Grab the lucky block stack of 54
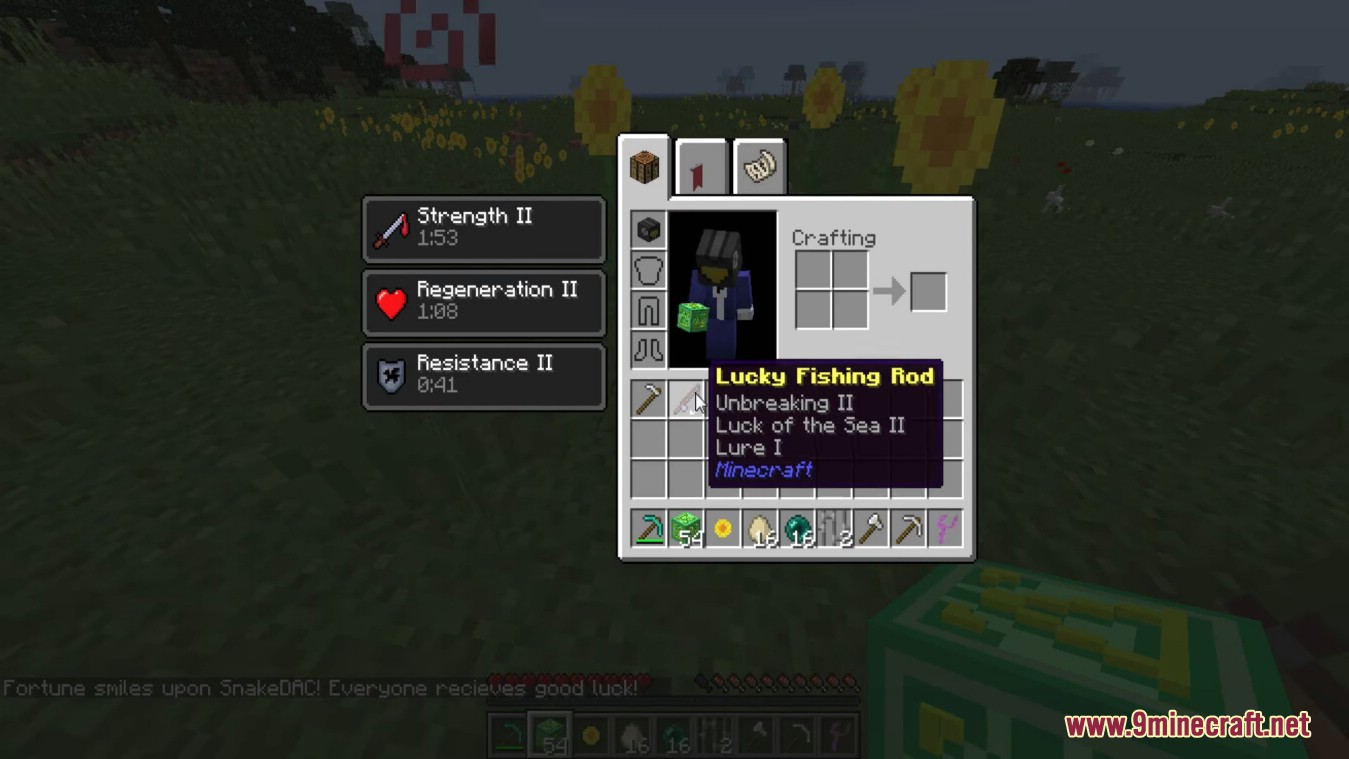This screenshot has width=1349, height=759. tap(685, 530)
